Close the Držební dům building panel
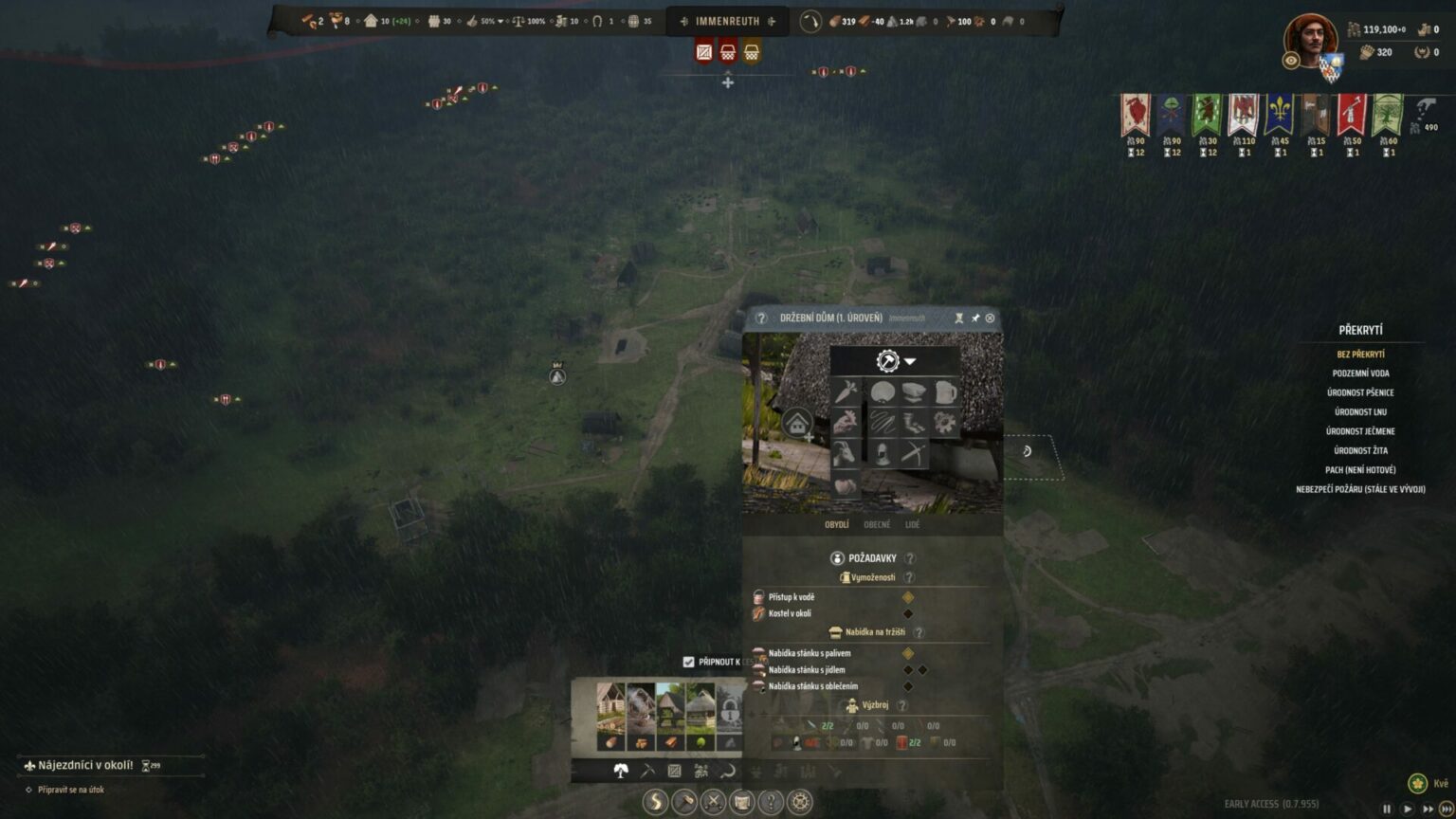The height and width of the screenshot is (819, 1456). pyautogui.click(x=990, y=318)
